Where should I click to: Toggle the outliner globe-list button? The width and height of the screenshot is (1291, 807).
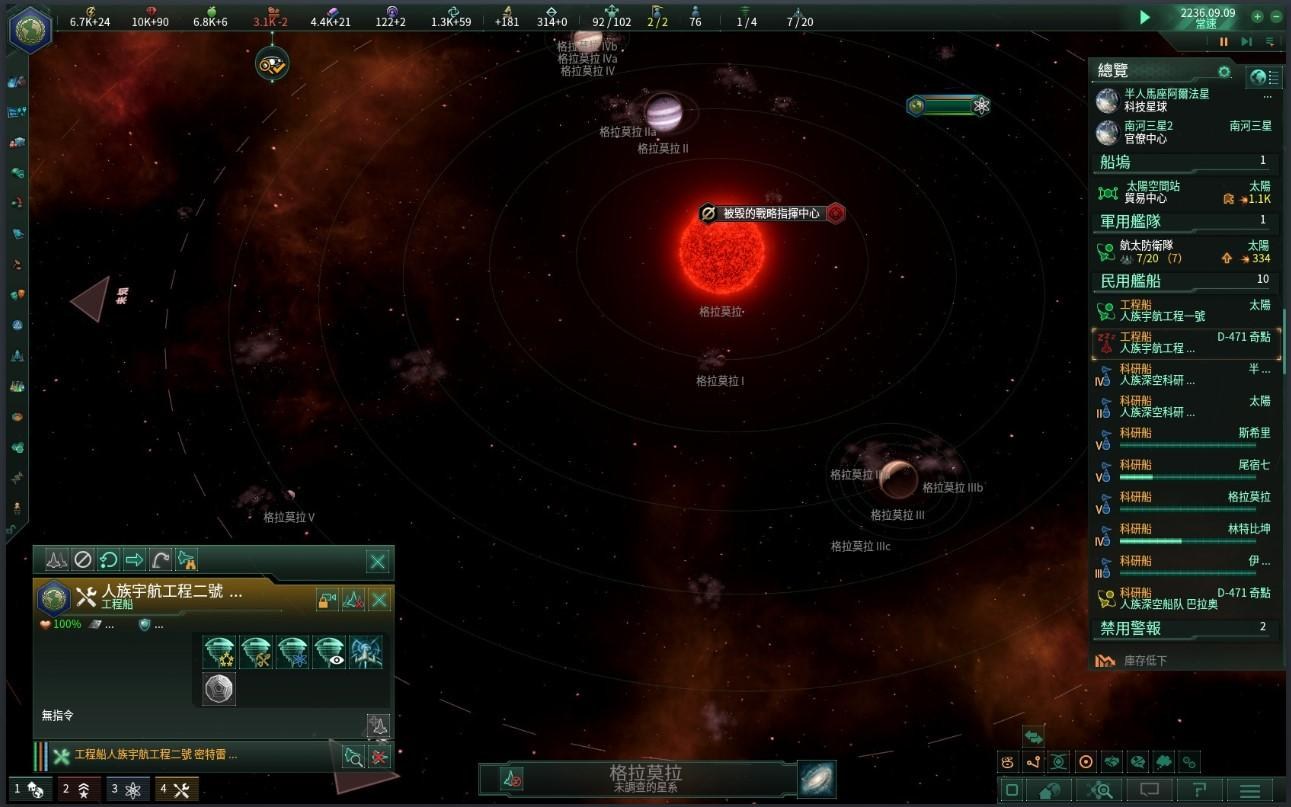tap(1264, 77)
